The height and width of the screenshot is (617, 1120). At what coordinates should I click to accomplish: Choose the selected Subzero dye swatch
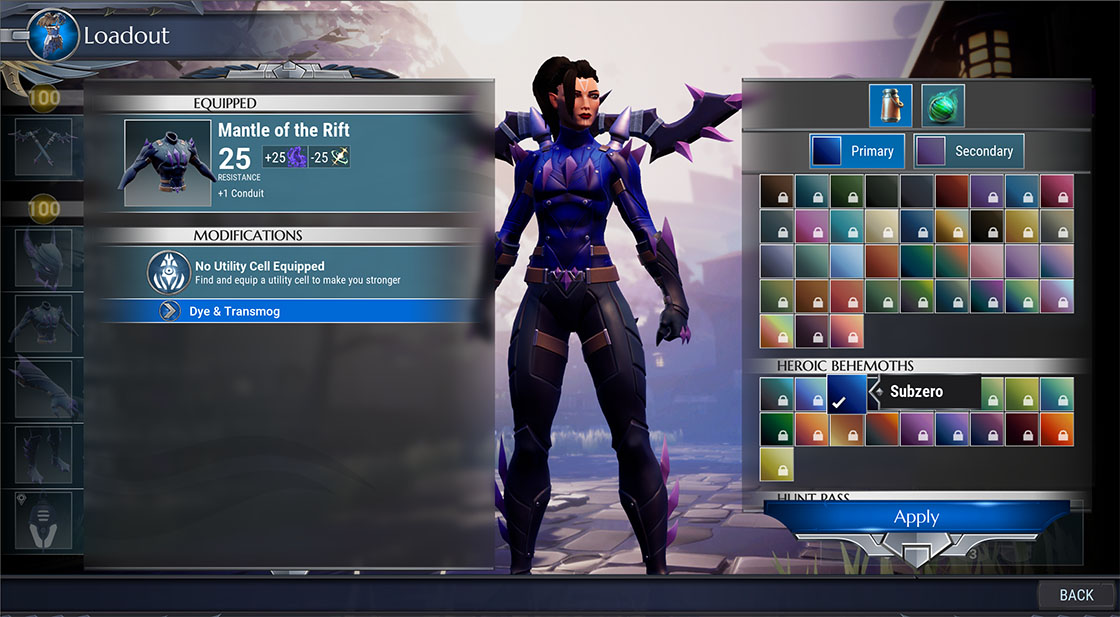click(x=844, y=394)
